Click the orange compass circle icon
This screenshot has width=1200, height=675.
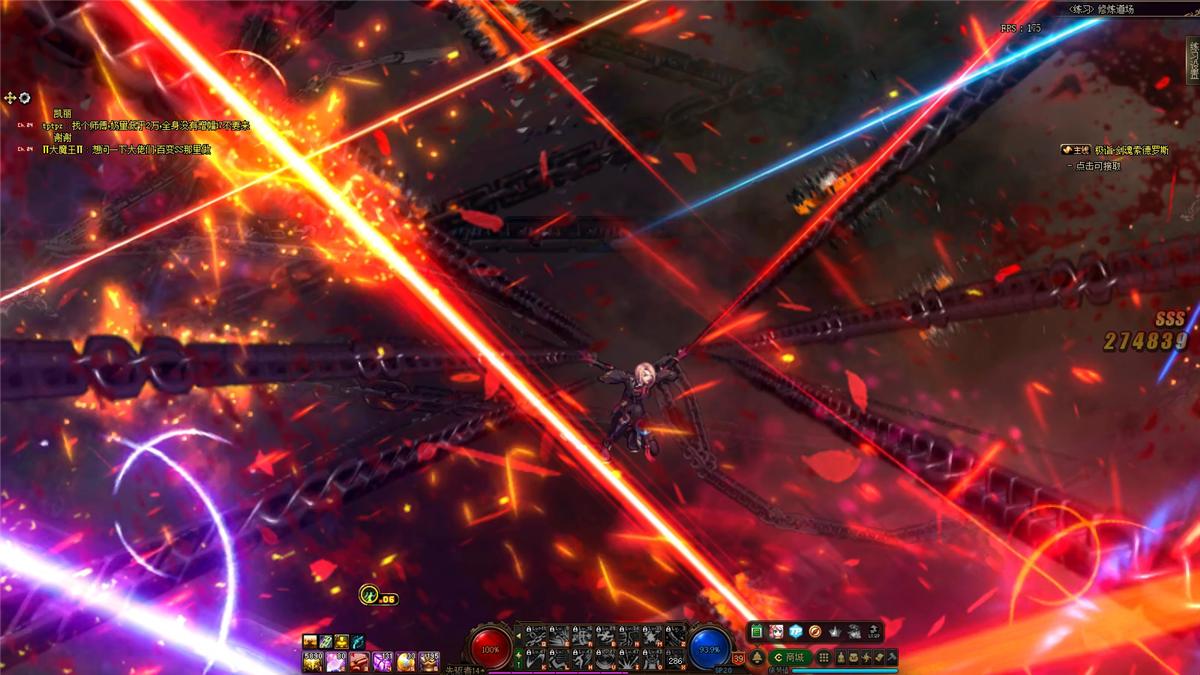(x=815, y=632)
